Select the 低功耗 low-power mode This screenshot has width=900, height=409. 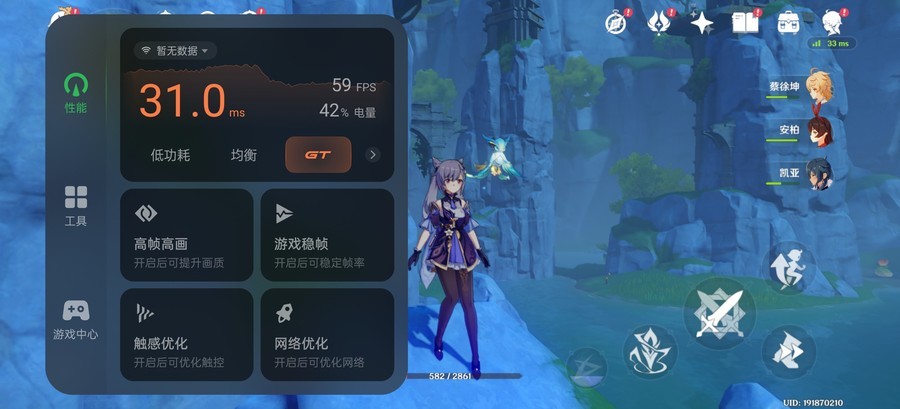pos(170,155)
